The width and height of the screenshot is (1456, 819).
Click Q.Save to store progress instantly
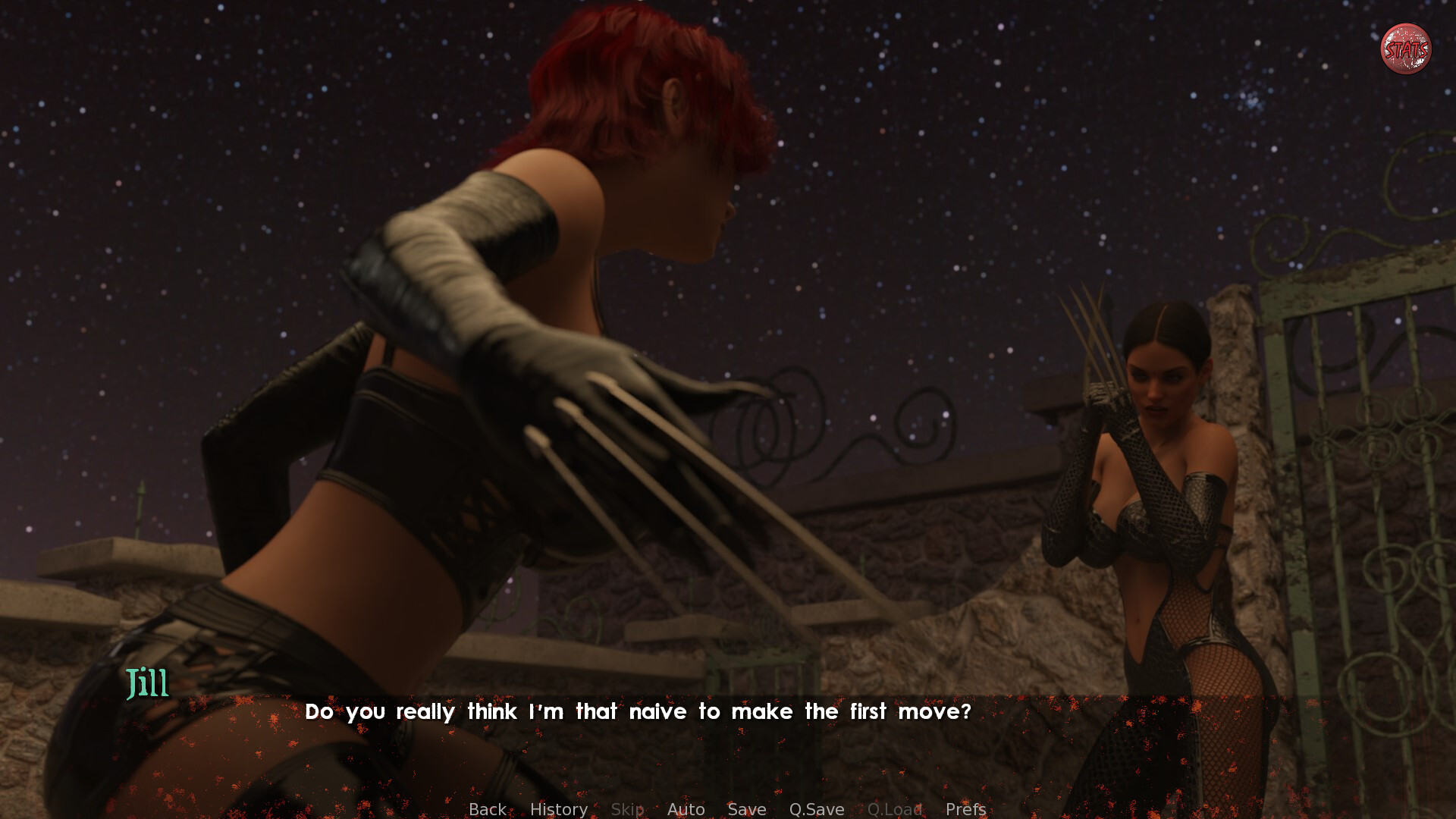(816, 809)
